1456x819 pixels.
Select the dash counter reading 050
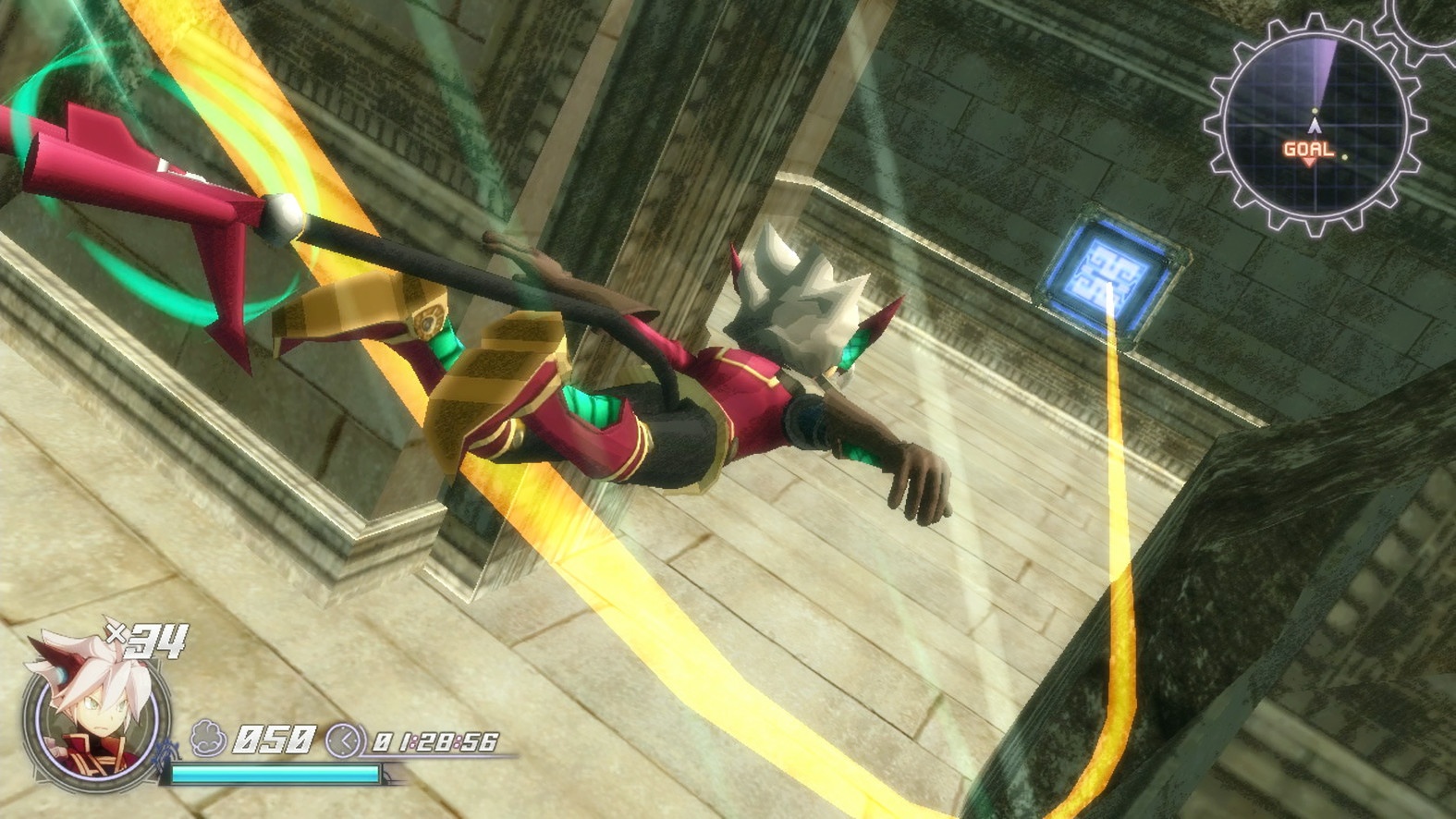pos(274,739)
